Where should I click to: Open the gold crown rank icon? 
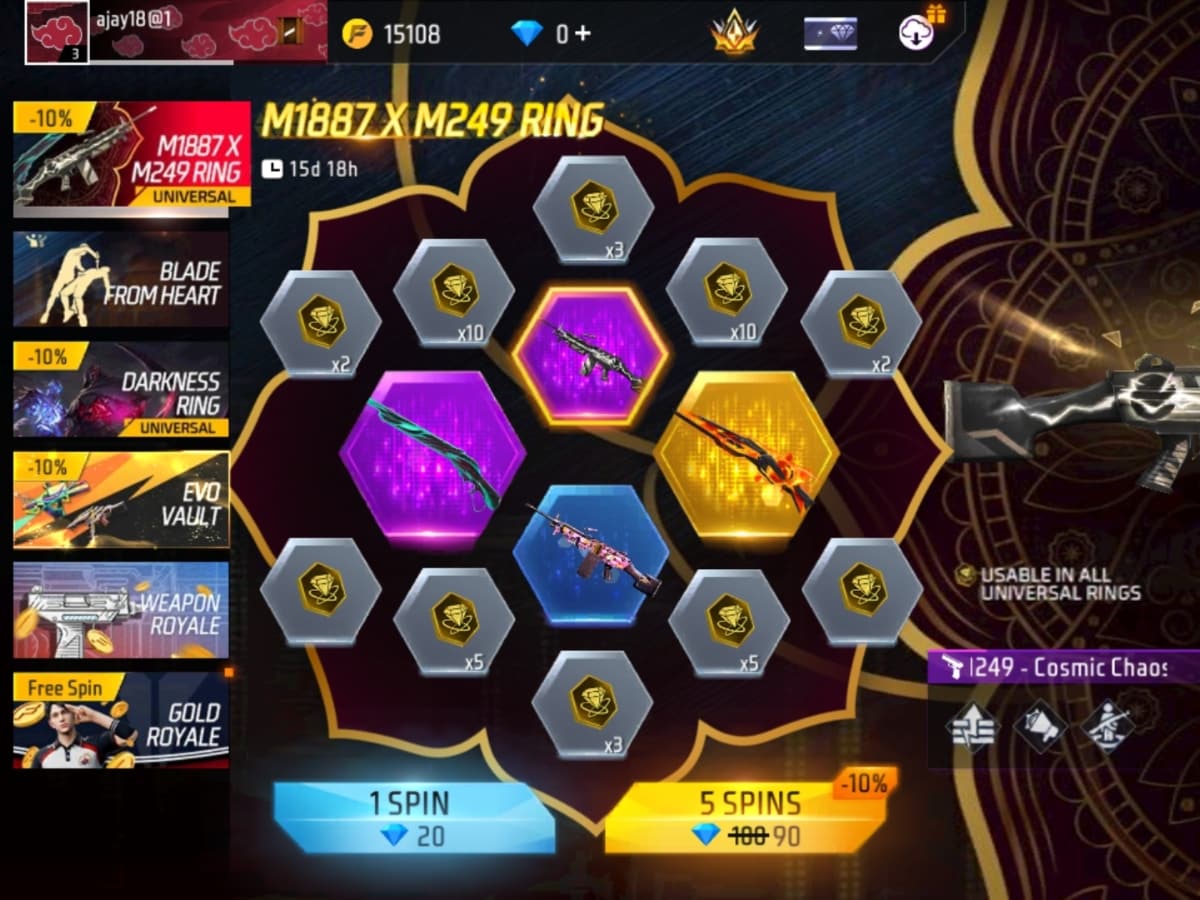pos(734,34)
